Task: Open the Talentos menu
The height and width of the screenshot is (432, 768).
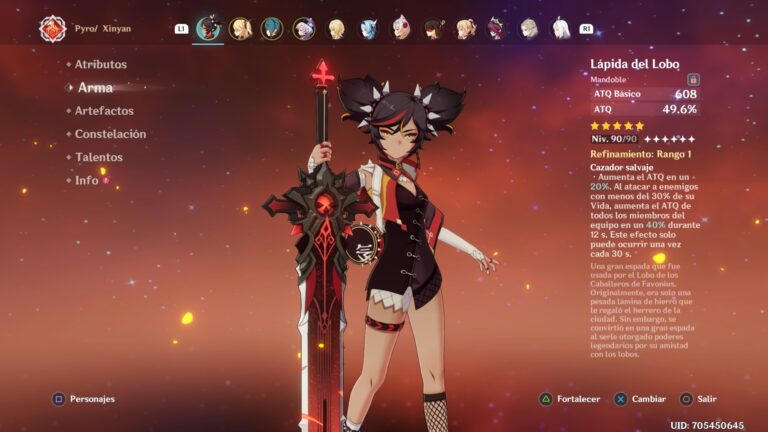Action: coord(98,157)
